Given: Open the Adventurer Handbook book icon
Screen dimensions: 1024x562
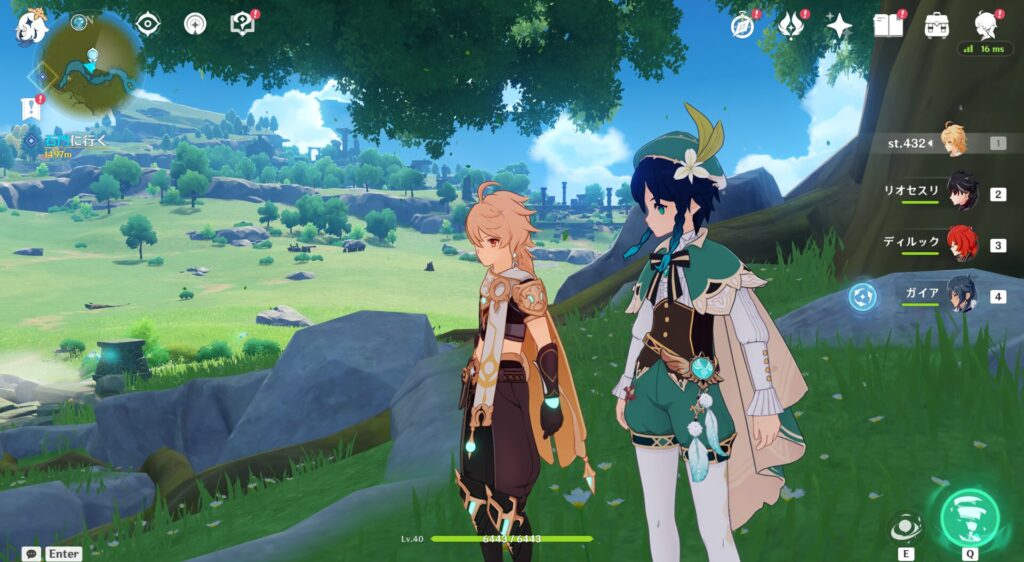Looking at the screenshot, I should (x=888, y=26).
